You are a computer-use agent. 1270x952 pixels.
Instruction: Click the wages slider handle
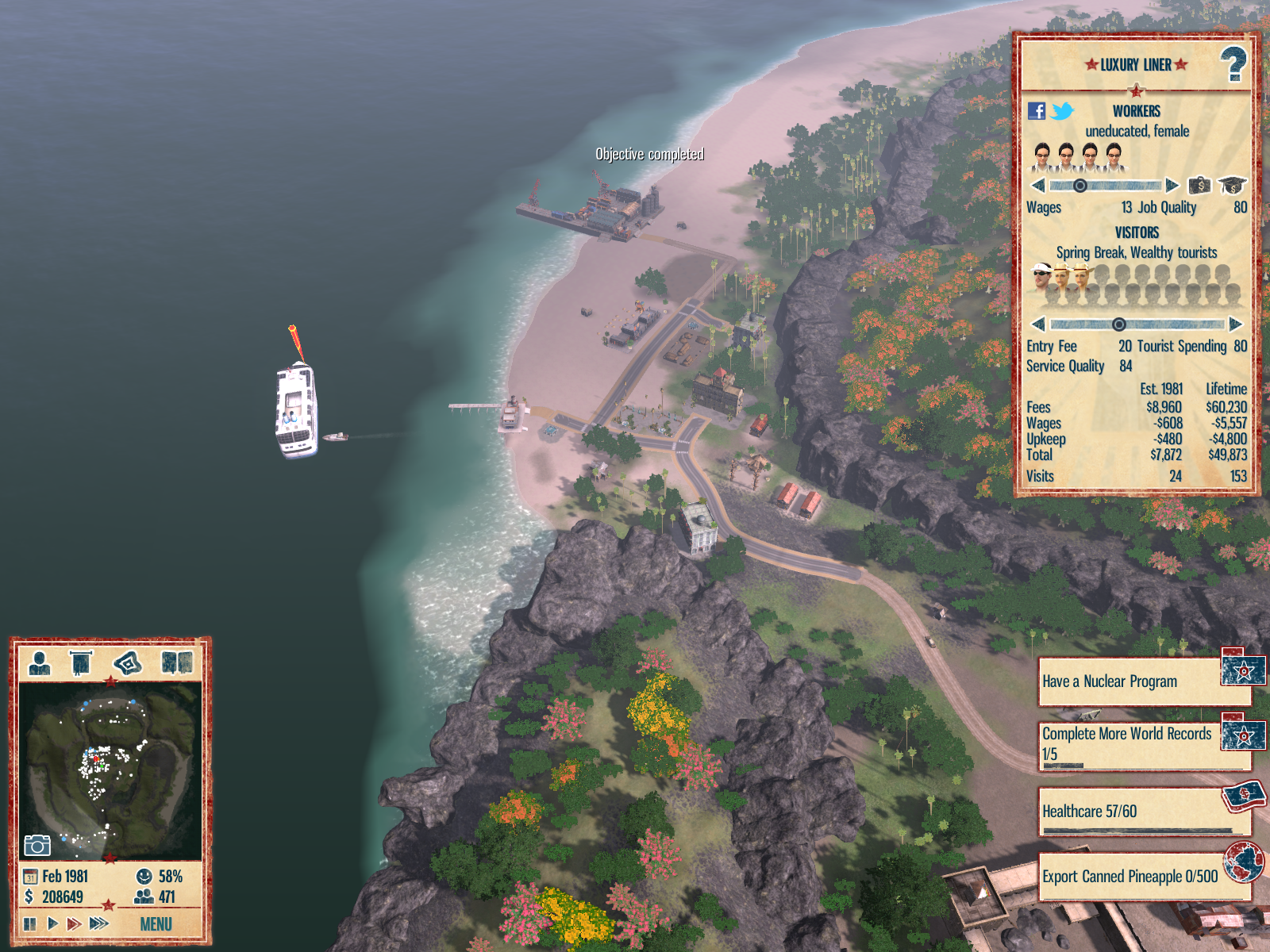click(x=1079, y=186)
